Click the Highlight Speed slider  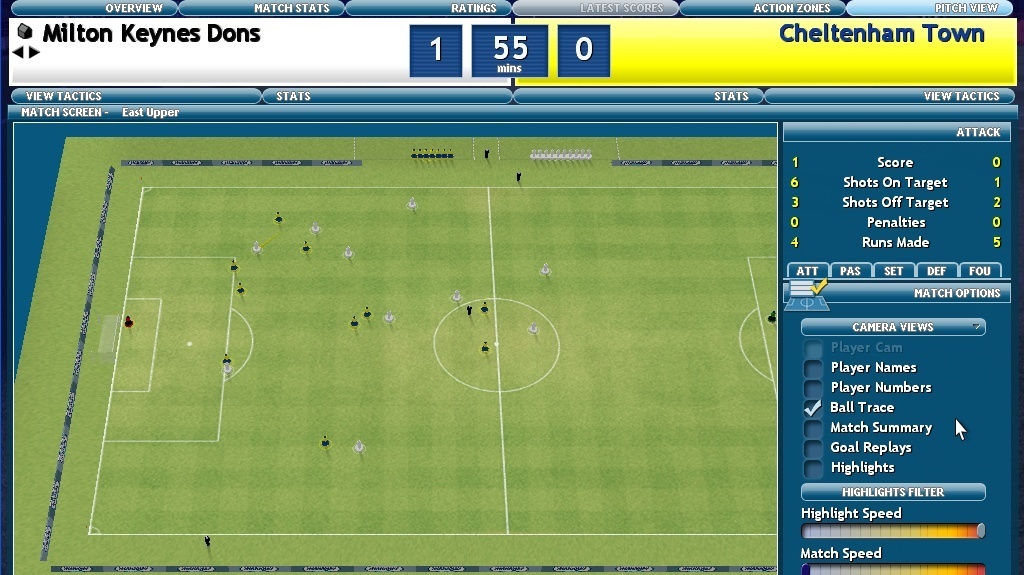tap(893, 531)
